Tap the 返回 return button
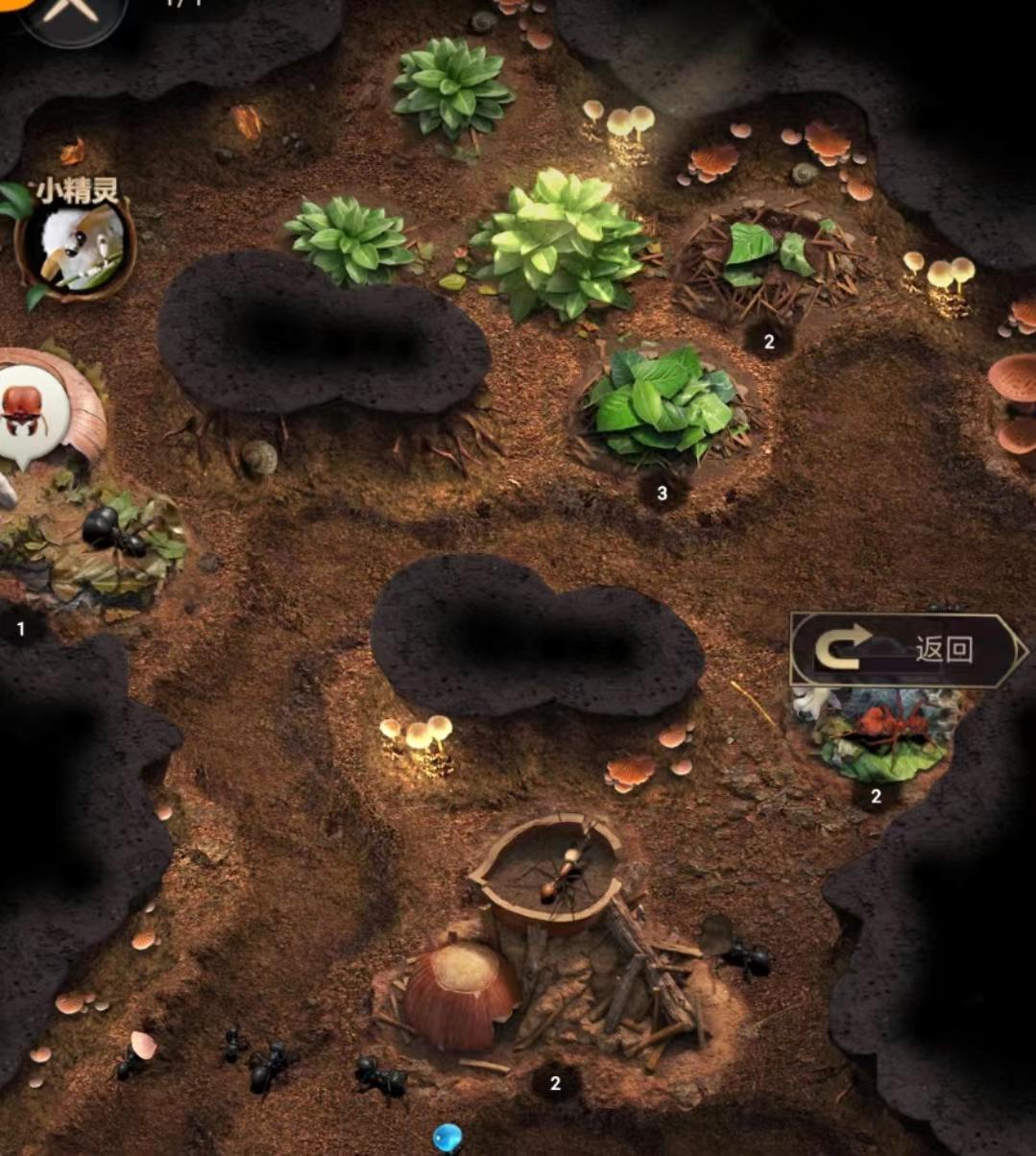Viewport: 1036px width, 1156px height. (x=906, y=651)
